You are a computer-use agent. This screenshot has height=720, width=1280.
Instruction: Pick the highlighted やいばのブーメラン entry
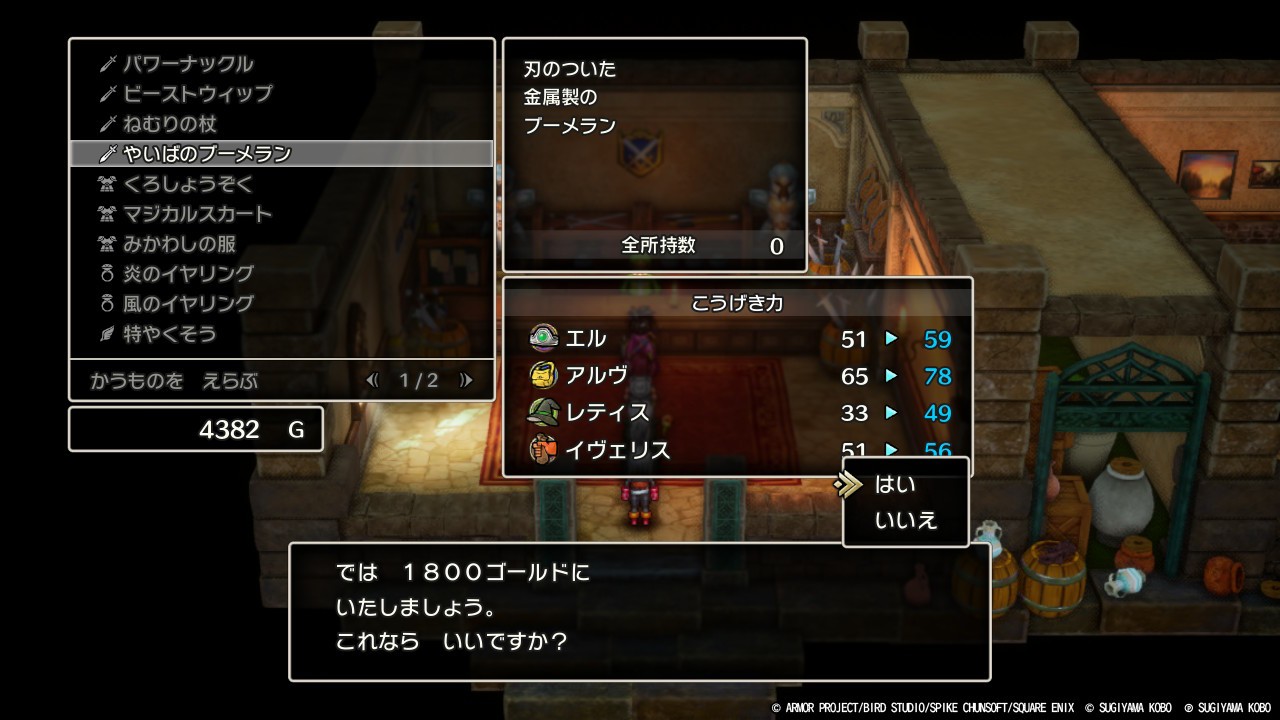point(207,154)
